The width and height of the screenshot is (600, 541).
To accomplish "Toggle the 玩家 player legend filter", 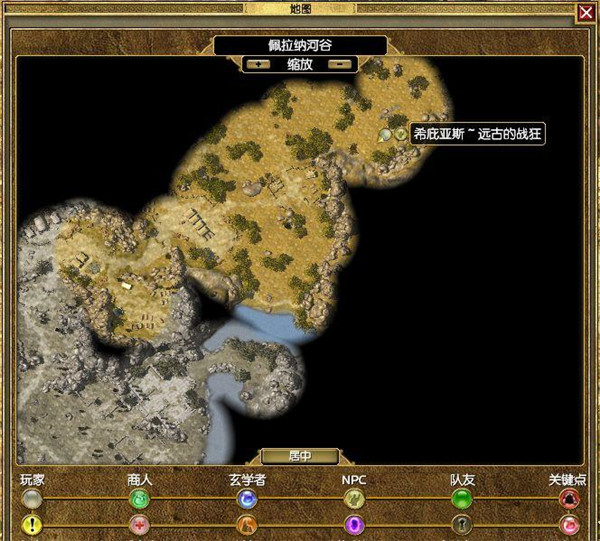I will [x=33, y=498].
